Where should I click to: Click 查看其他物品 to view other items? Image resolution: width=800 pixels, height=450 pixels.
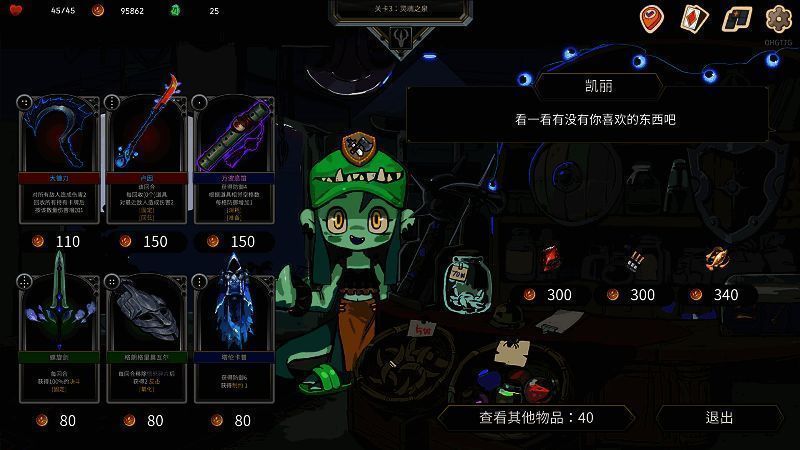(x=536, y=417)
